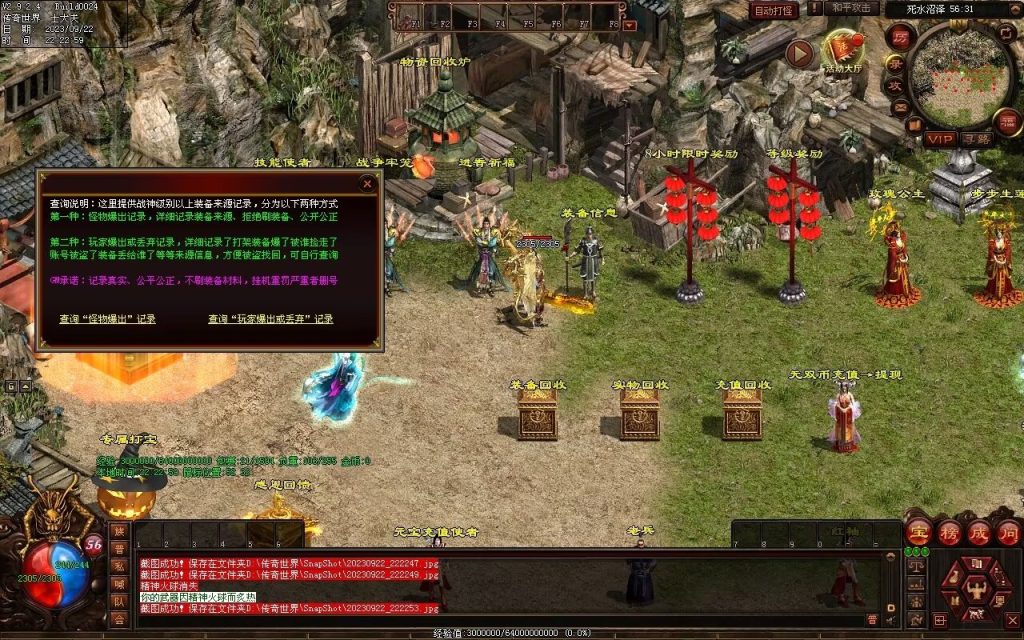This screenshot has height=640, width=1024.
Task: Open the 查询"玩家爆出或丢弃"记录 link
Action: 270,319
